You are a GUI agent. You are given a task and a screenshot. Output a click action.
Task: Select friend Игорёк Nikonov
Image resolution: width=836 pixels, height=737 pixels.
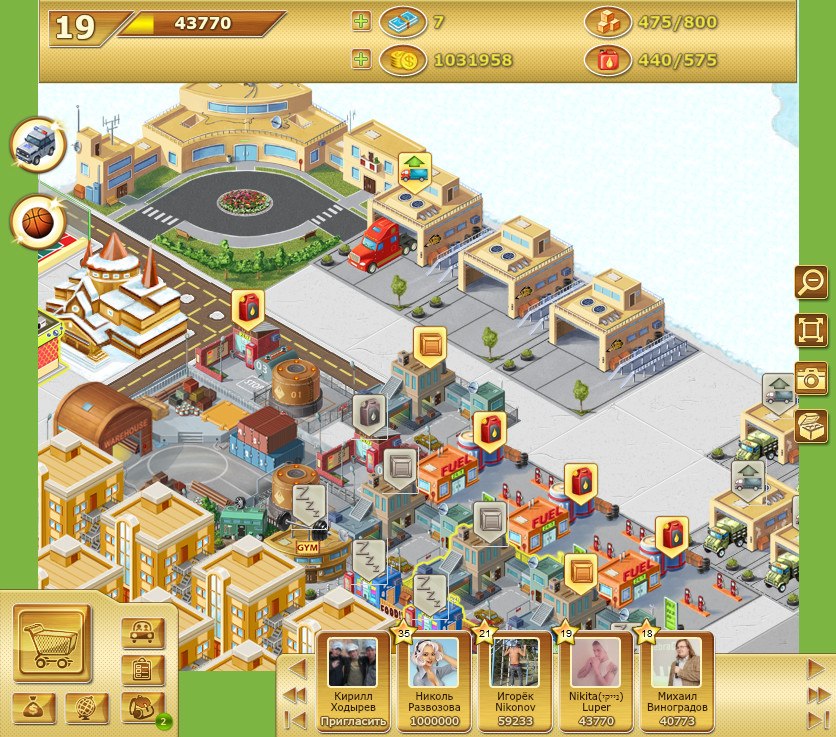515,663
